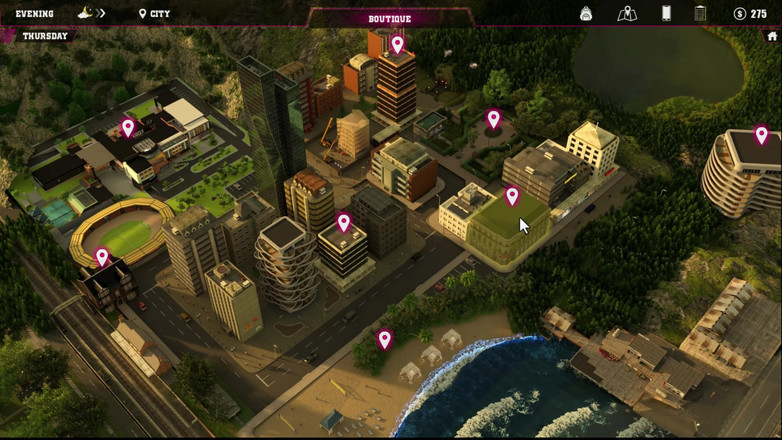Open the backpack inventory
Image resolution: width=782 pixels, height=440 pixels.
(586, 13)
